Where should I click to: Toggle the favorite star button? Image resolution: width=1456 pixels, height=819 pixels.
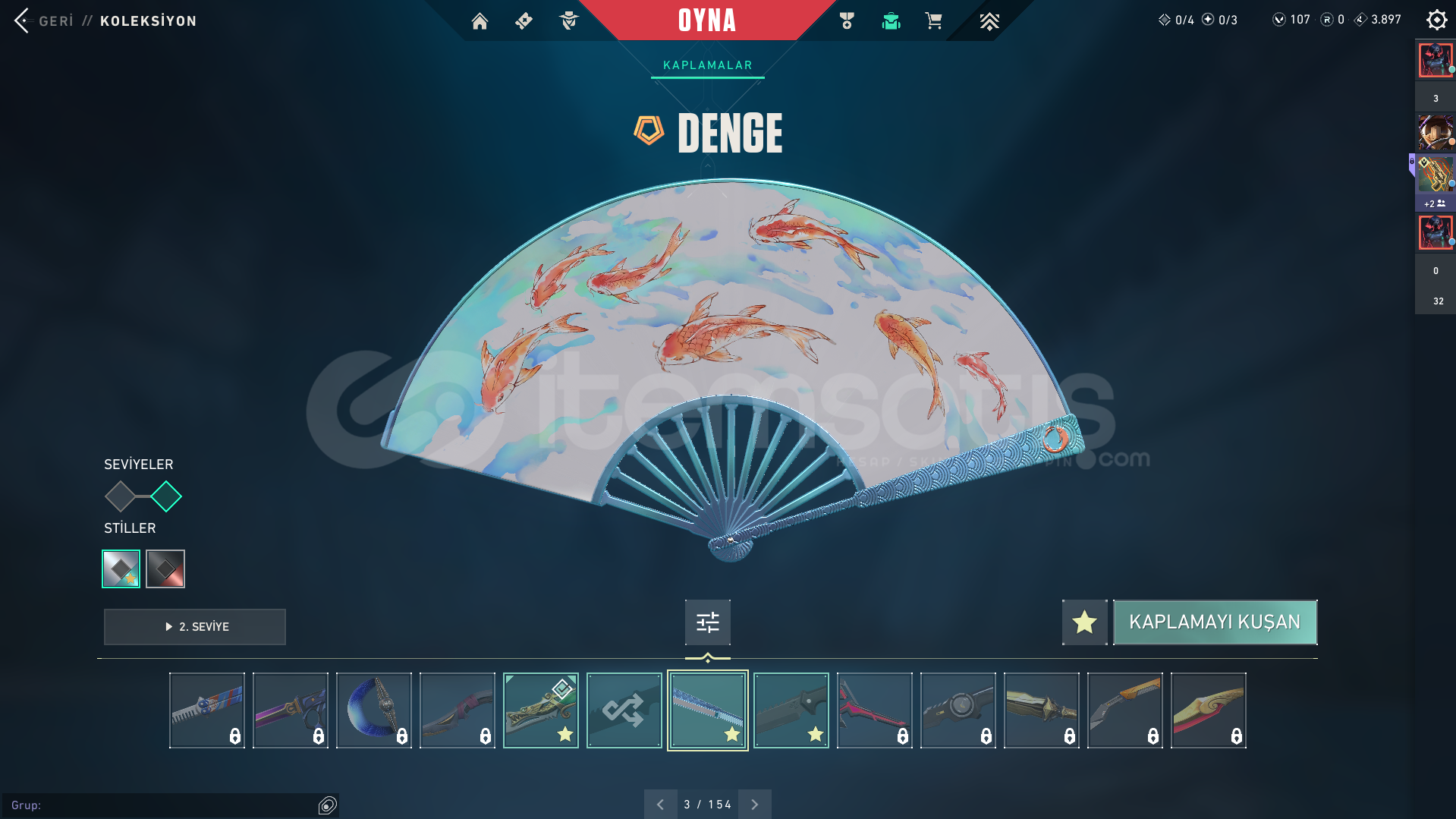[1084, 622]
